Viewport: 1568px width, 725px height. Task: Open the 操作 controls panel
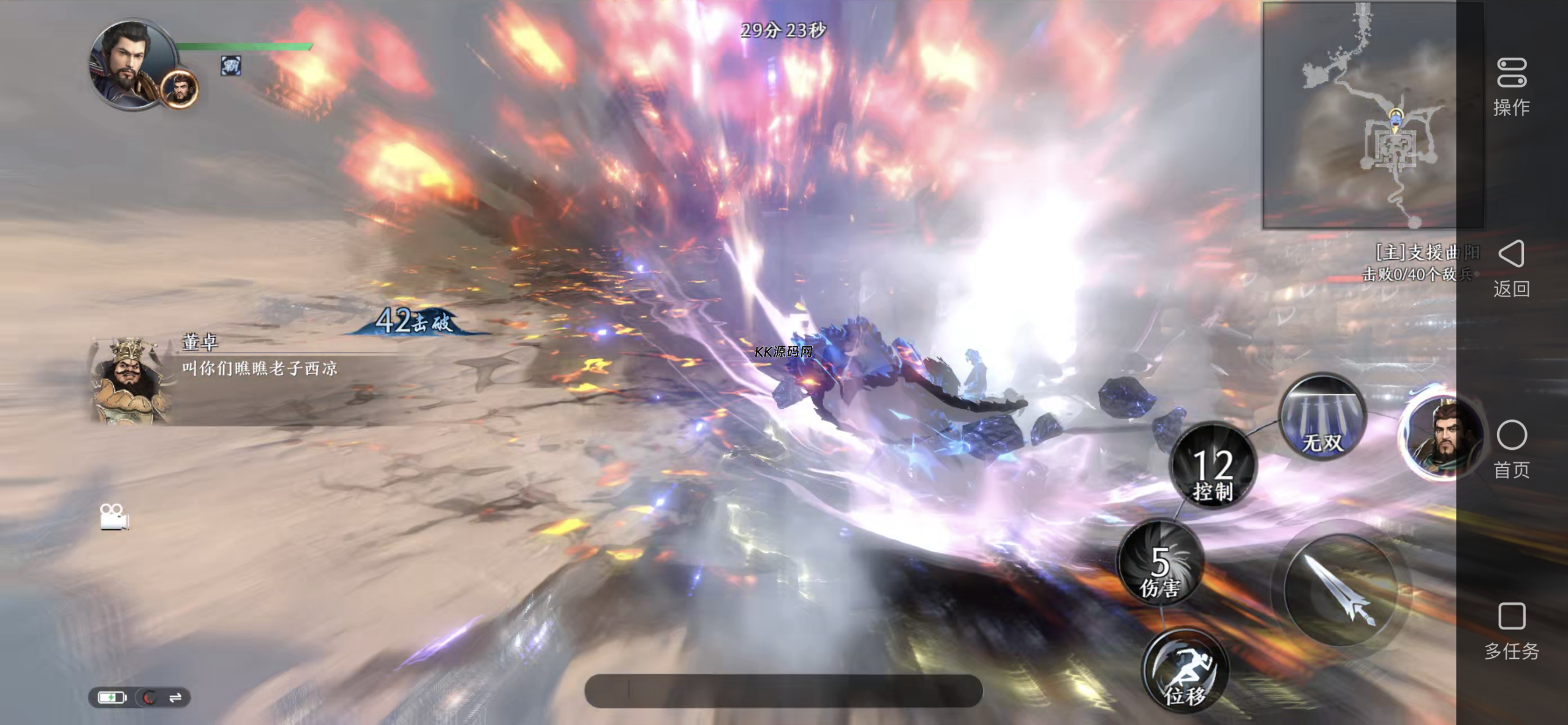(1511, 87)
